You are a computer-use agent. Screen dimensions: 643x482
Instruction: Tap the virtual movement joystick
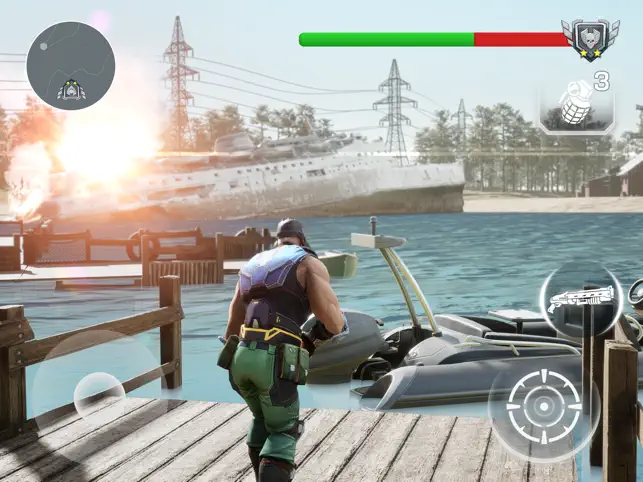click(x=98, y=394)
